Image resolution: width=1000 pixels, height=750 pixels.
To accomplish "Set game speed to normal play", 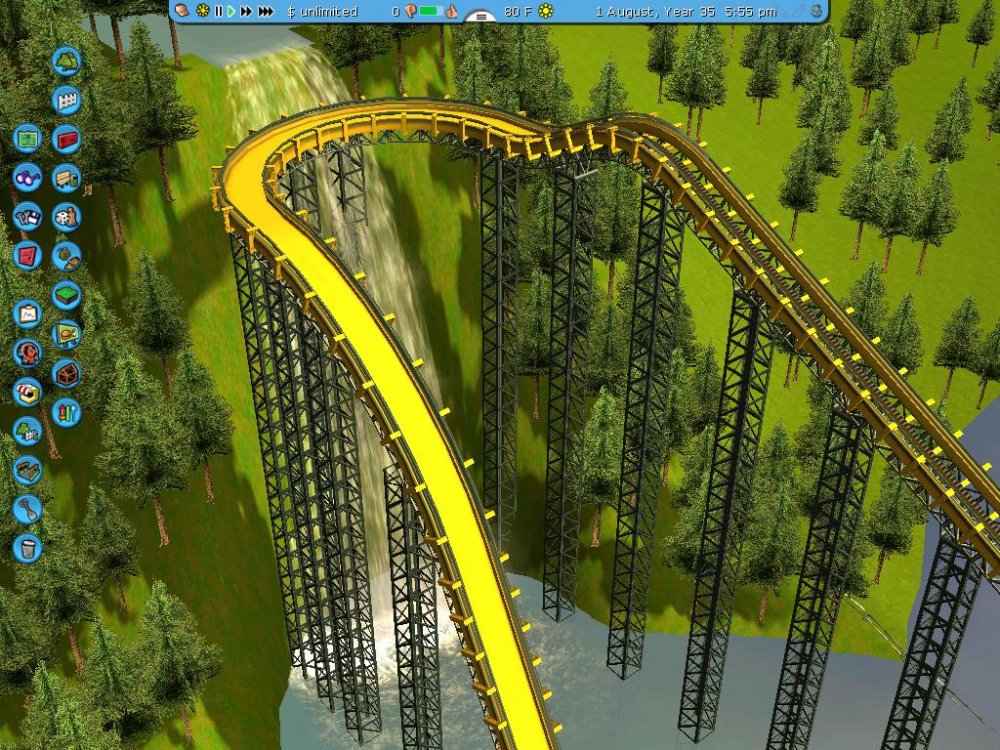I will [x=231, y=11].
